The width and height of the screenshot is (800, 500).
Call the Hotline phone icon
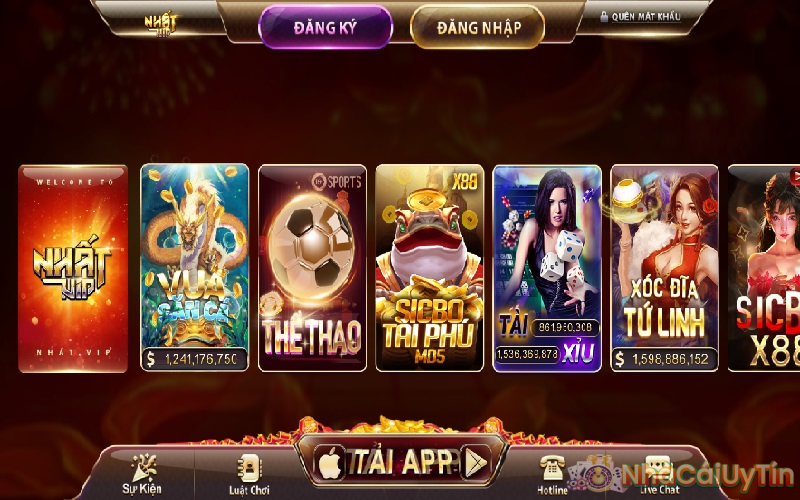(x=552, y=473)
